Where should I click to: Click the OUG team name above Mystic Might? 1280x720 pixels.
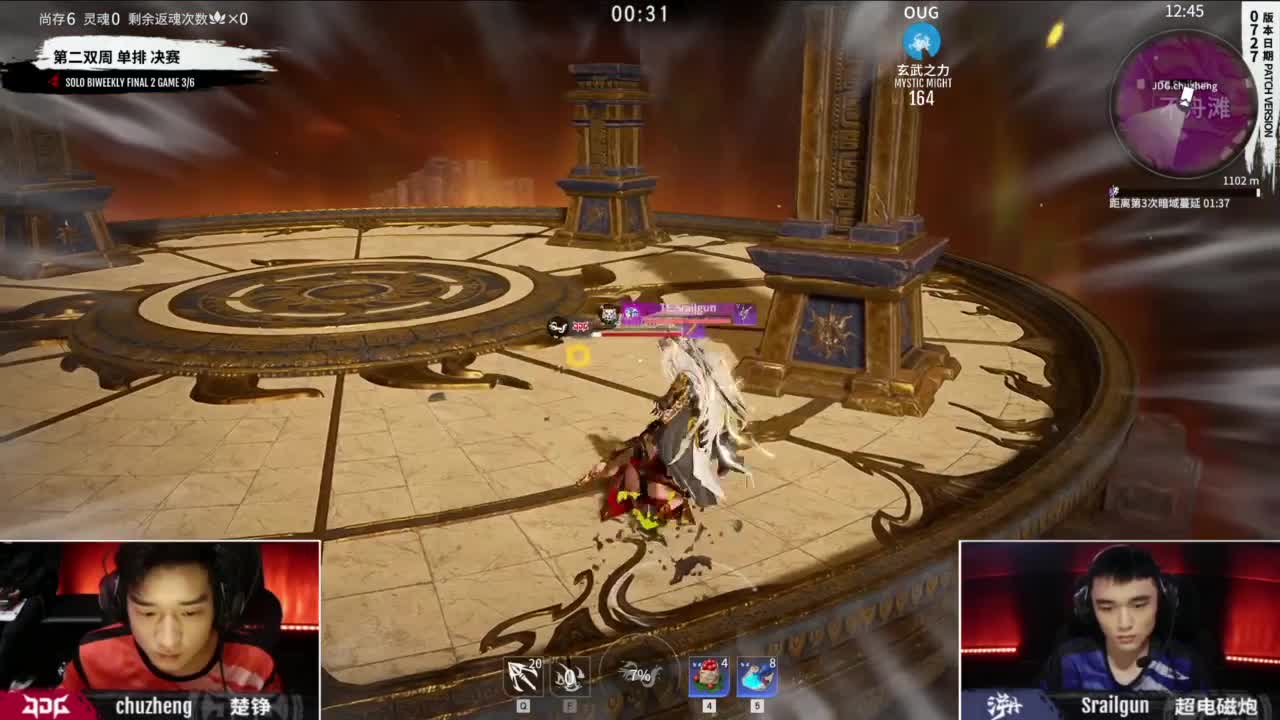tap(919, 13)
